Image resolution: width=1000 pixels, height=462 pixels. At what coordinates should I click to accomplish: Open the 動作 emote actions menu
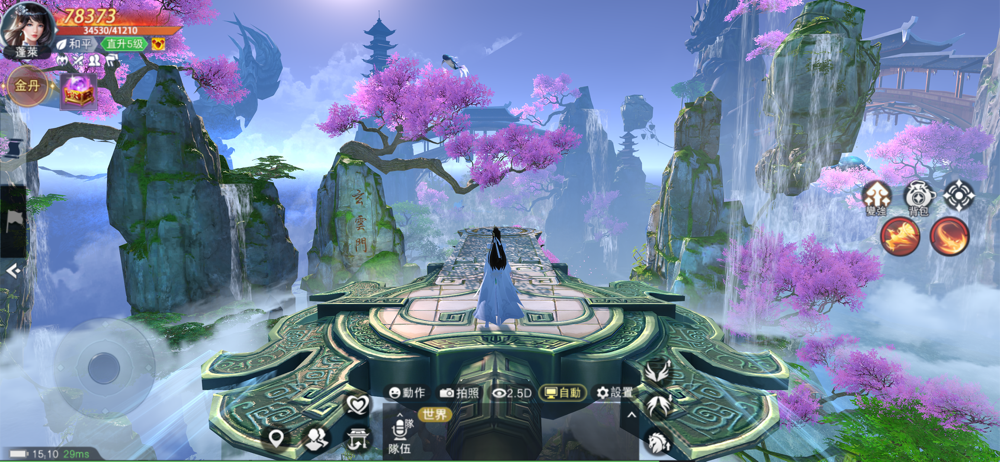pos(406,393)
